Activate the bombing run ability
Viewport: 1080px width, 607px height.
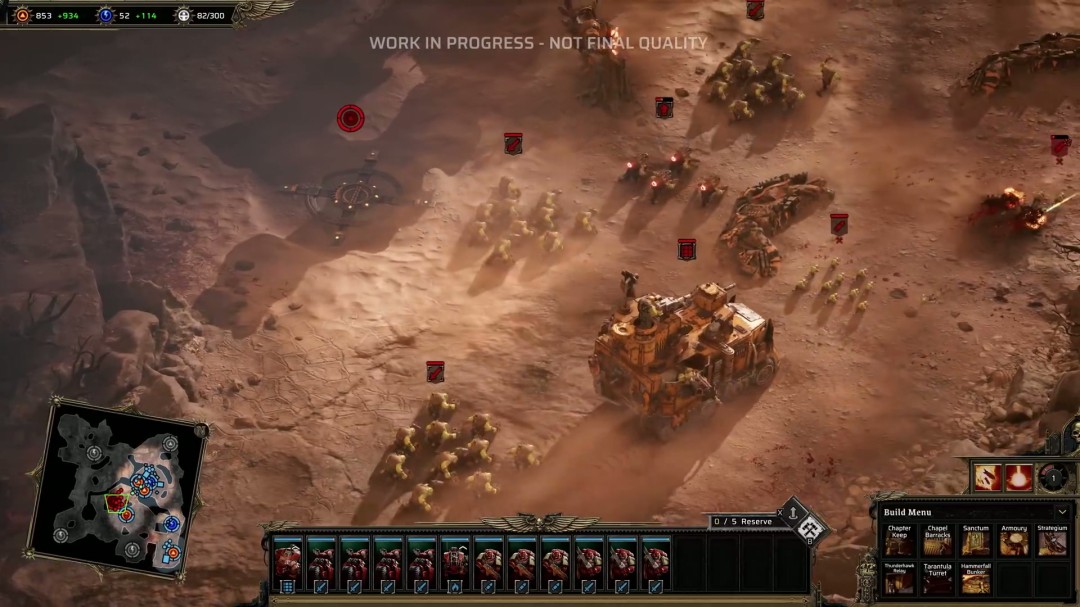click(987, 478)
